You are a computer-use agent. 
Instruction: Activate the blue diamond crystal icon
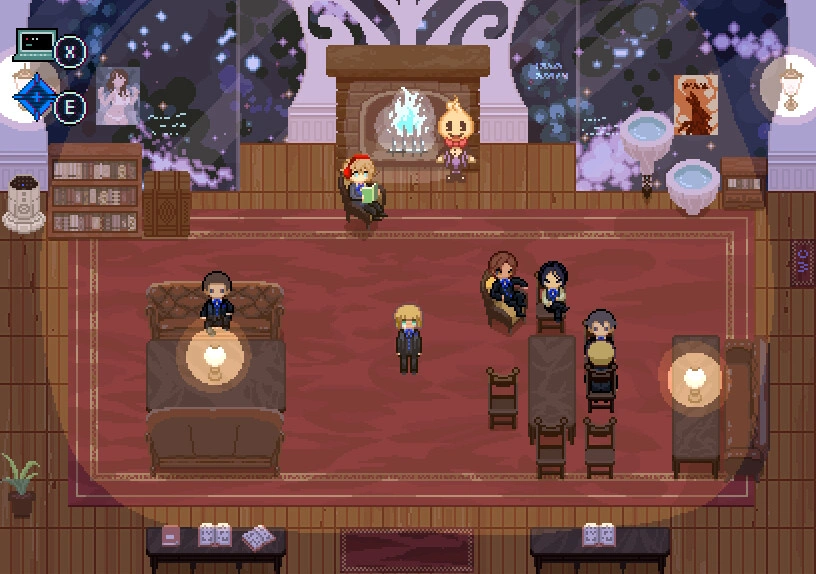tap(33, 98)
